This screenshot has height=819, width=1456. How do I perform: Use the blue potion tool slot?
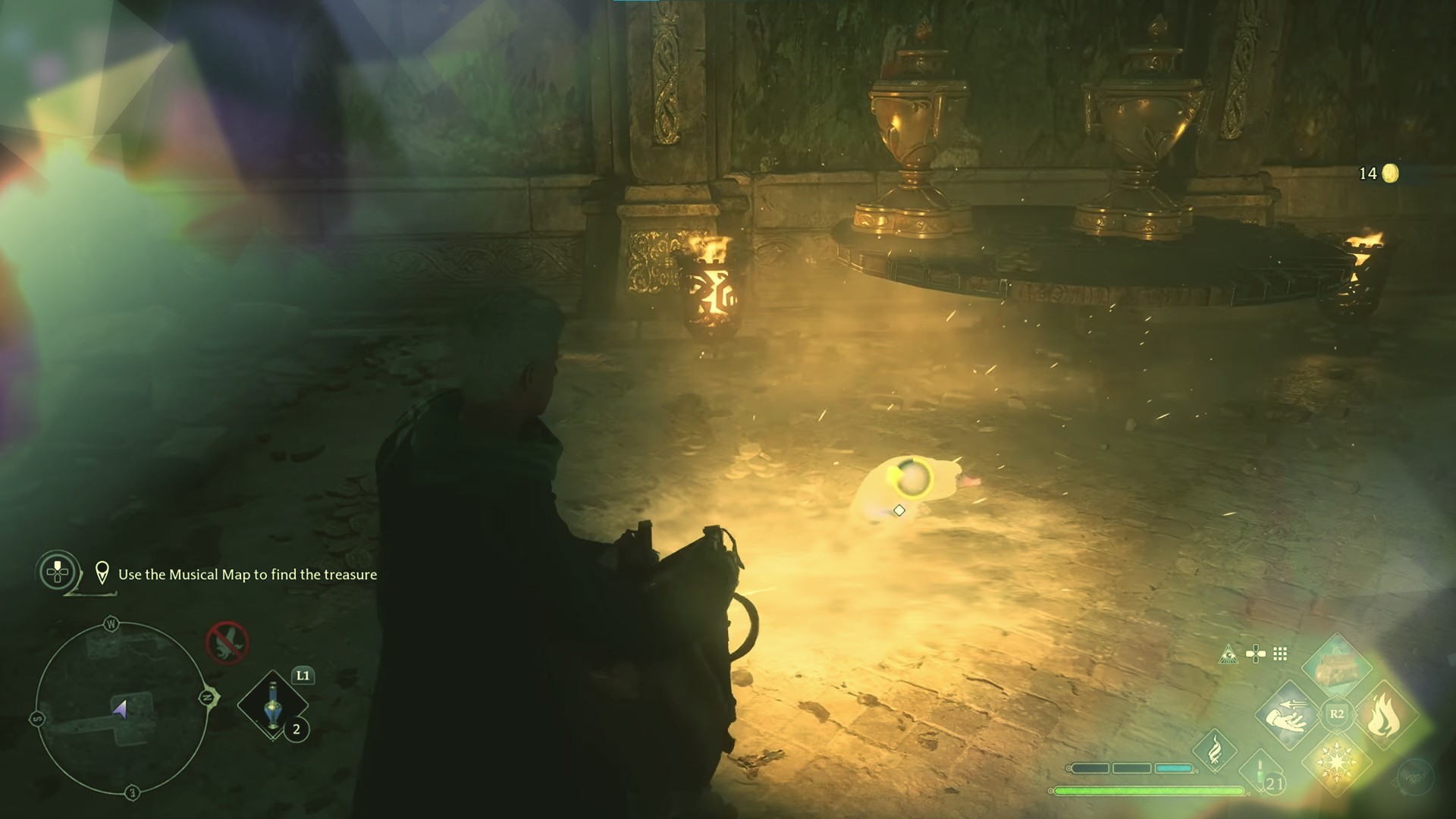coord(274,705)
